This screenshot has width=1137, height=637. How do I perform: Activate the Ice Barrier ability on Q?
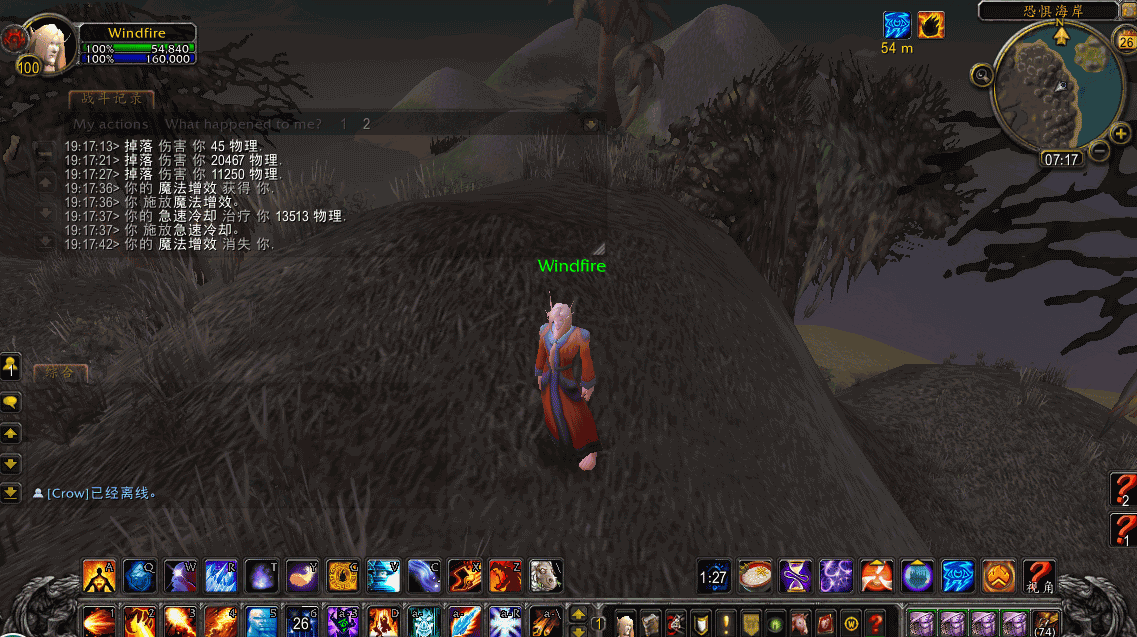[x=139, y=575]
